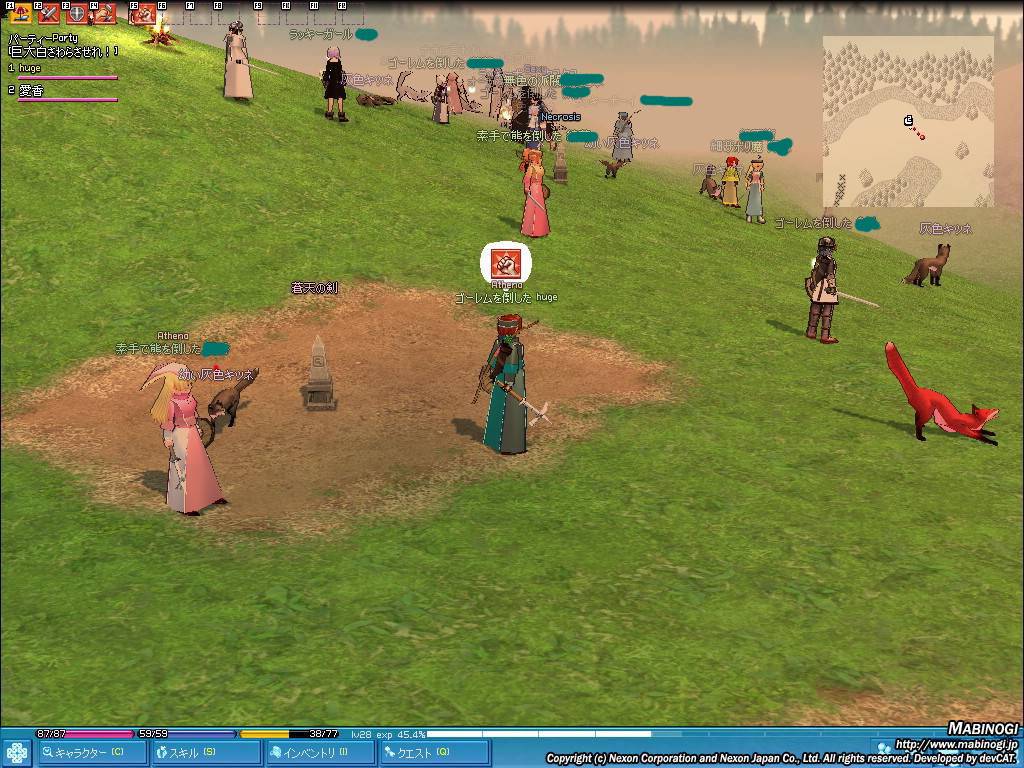Viewport: 1024px width, 768px height.
Task: Select party member 愛香 in party list
Action: point(33,90)
